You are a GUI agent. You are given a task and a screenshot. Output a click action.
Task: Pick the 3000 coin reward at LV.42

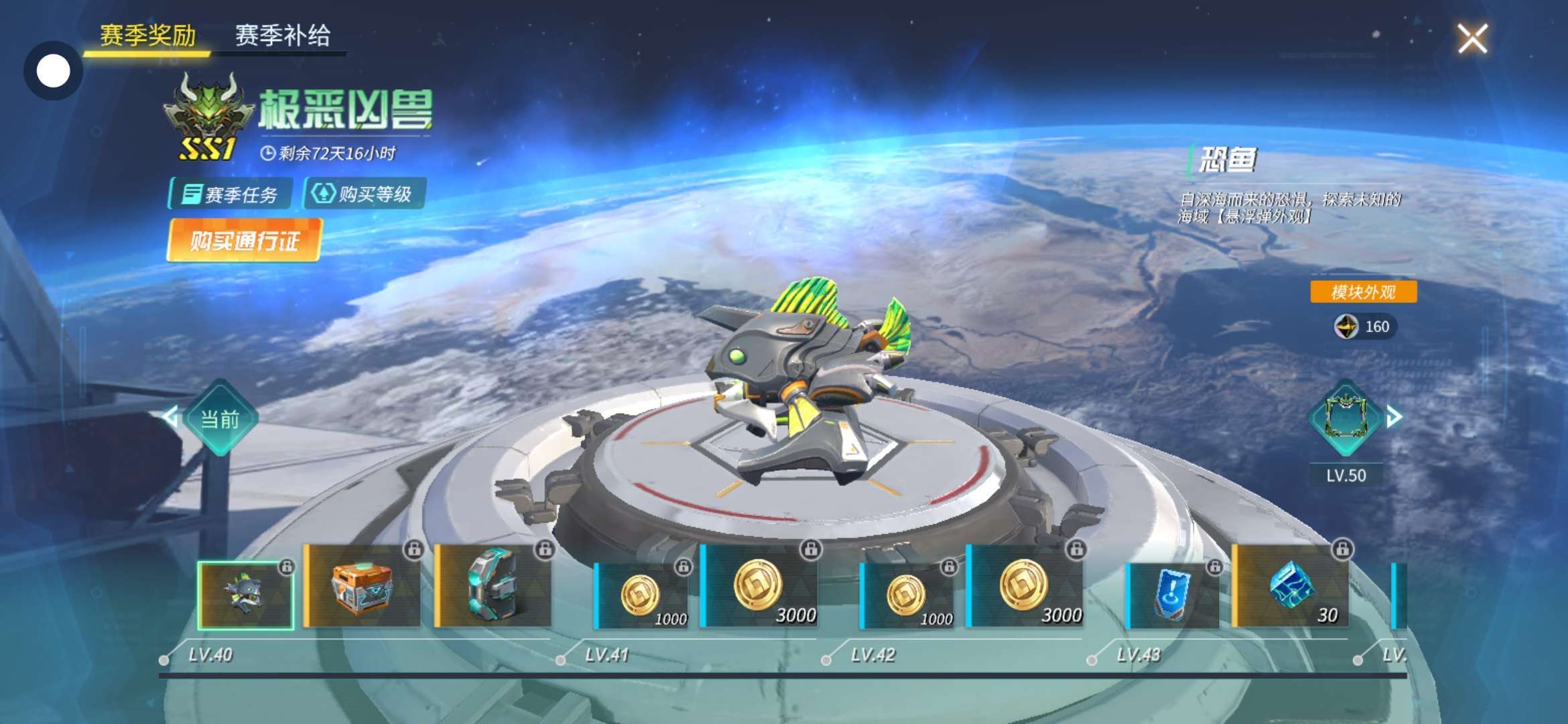coord(1025,587)
